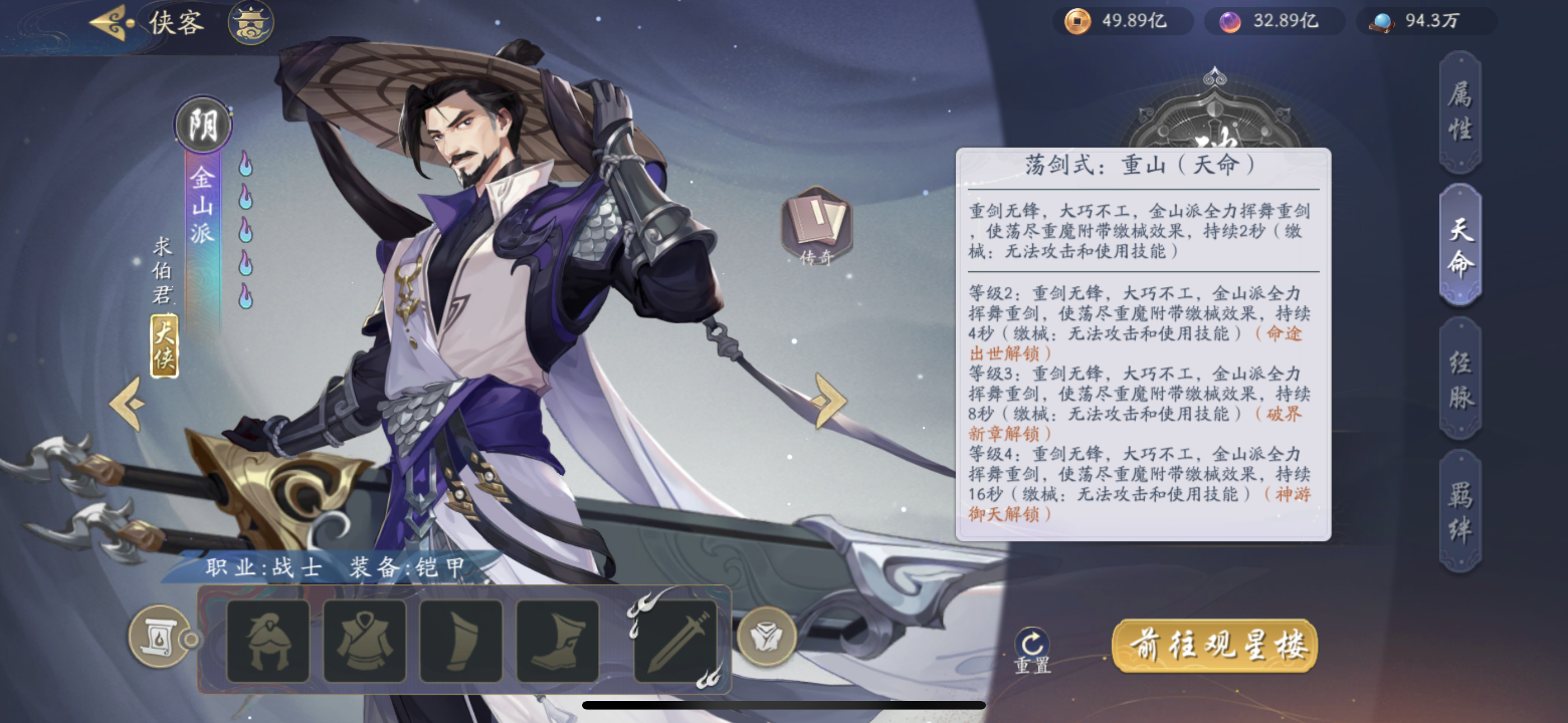Select the 天命 destiny tab

coord(1460,245)
